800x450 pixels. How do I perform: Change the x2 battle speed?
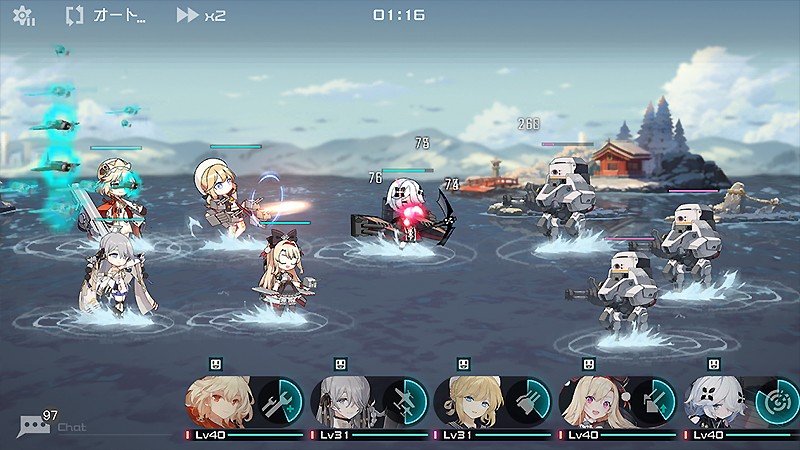point(201,16)
